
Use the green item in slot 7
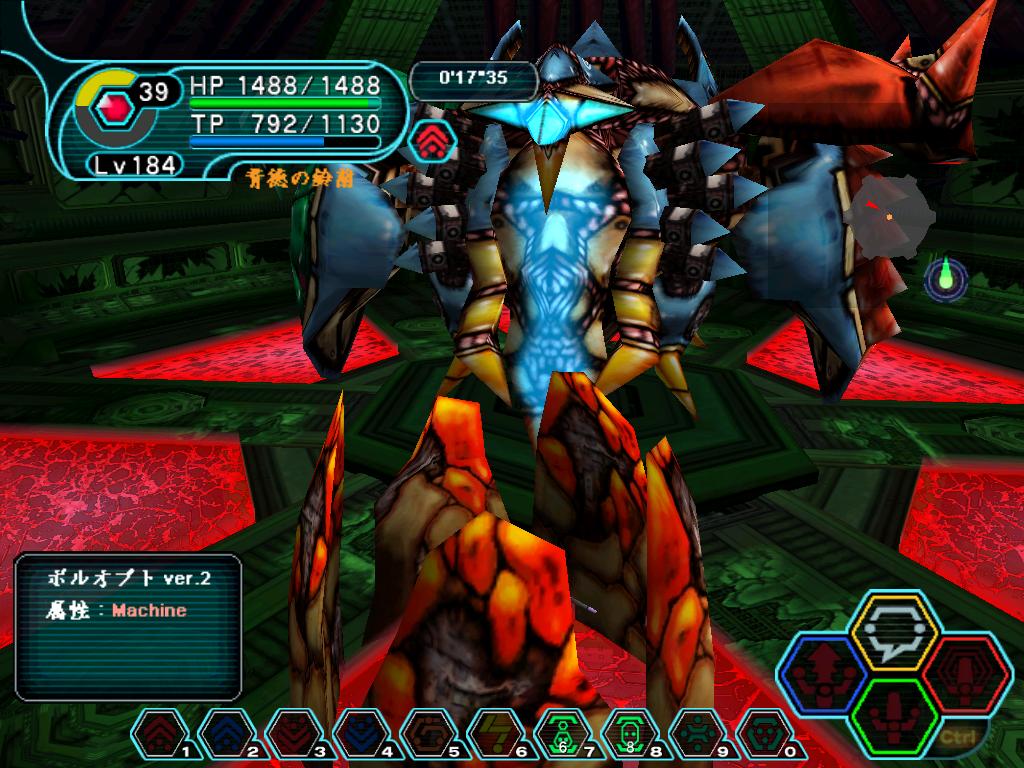point(561,735)
